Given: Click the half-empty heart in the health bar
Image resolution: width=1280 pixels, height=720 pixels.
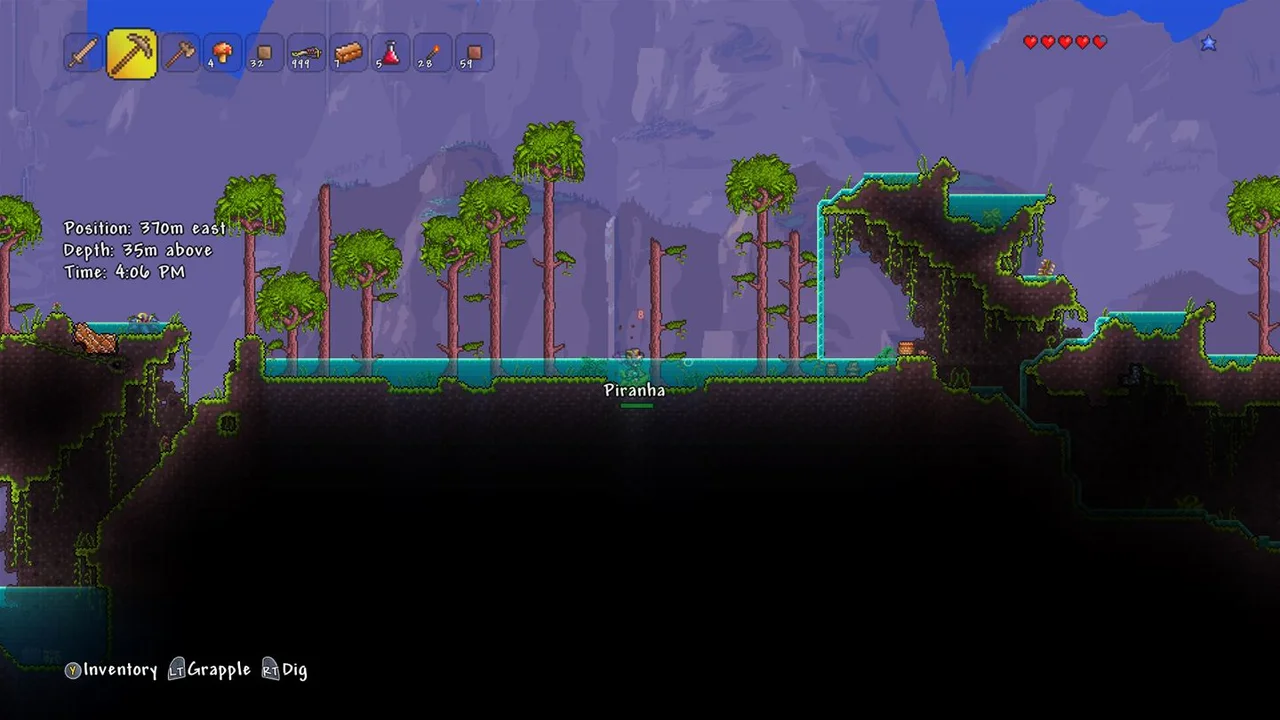Looking at the screenshot, I should tap(1098, 42).
